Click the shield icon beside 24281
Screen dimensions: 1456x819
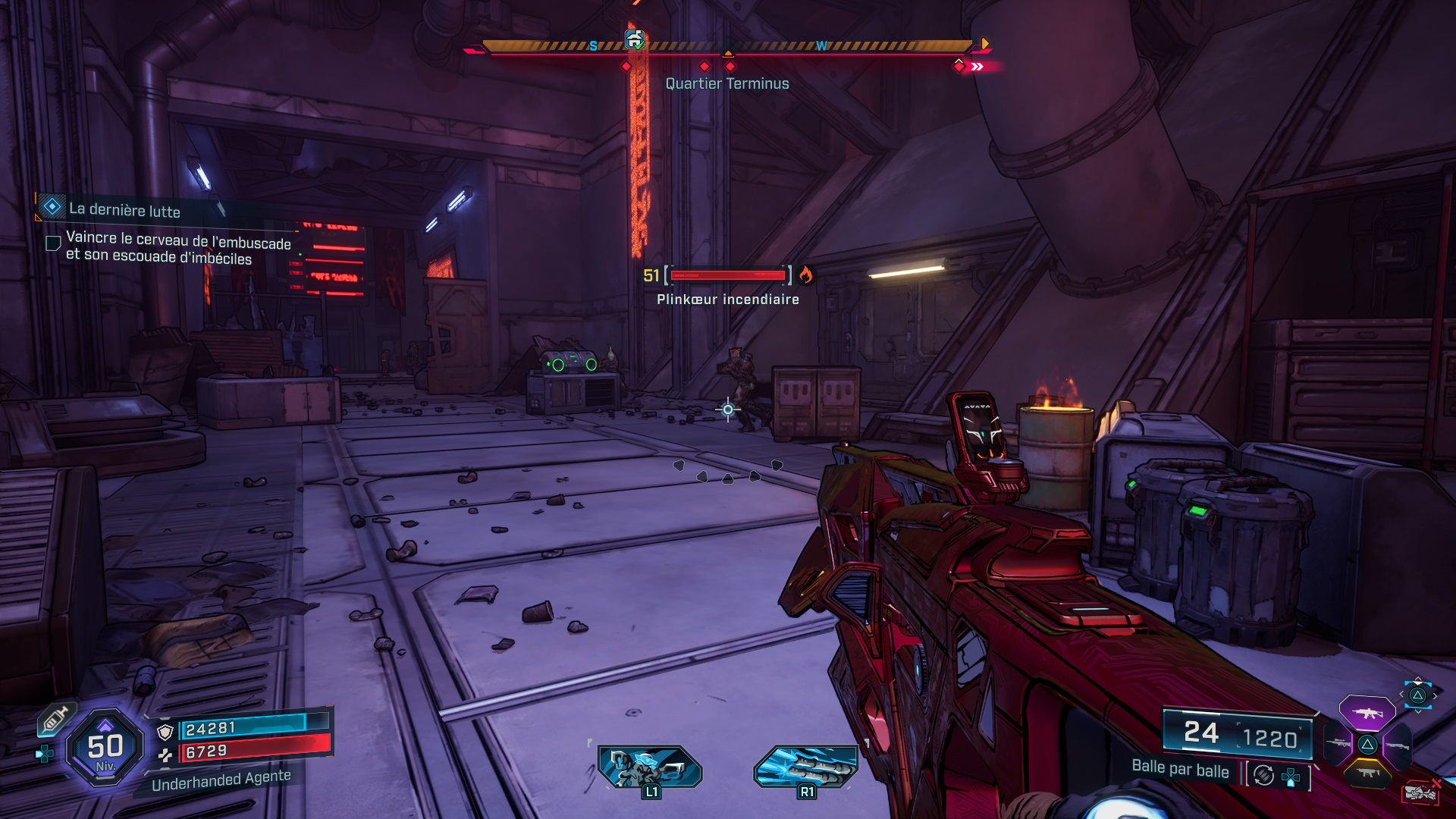(x=165, y=731)
